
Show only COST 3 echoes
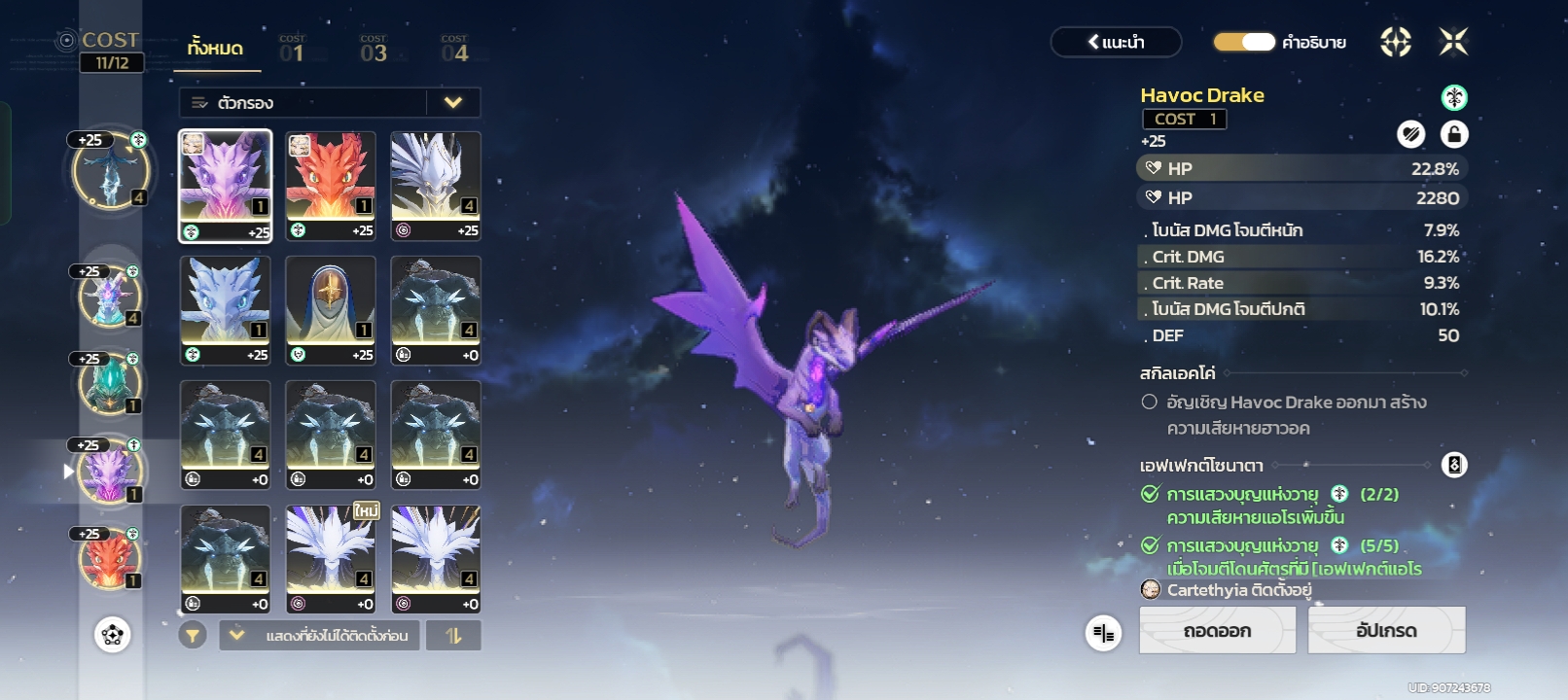pyautogui.click(x=374, y=49)
